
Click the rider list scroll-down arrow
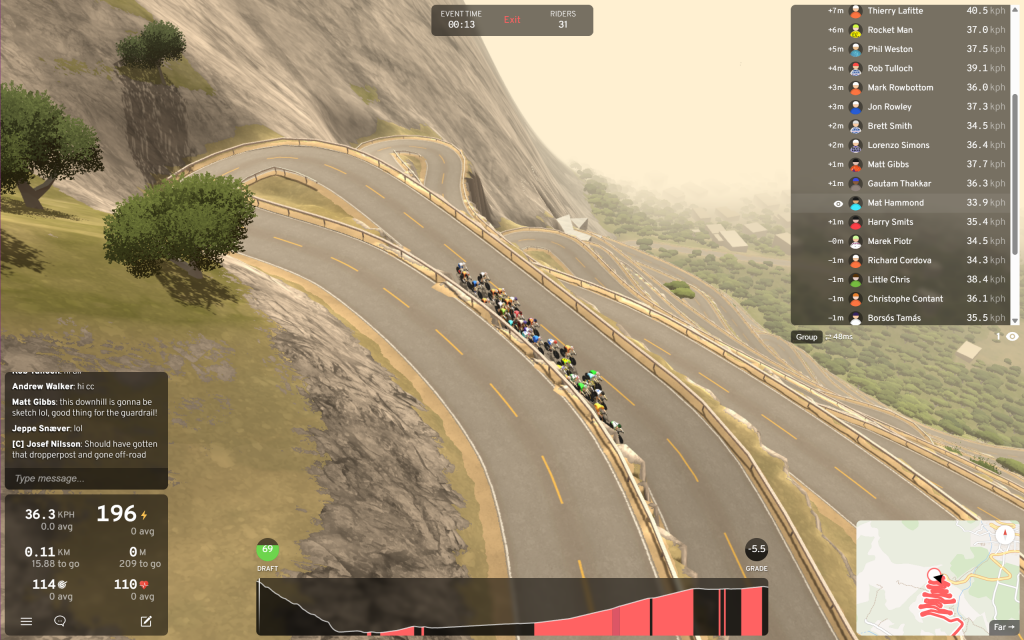point(1016,321)
